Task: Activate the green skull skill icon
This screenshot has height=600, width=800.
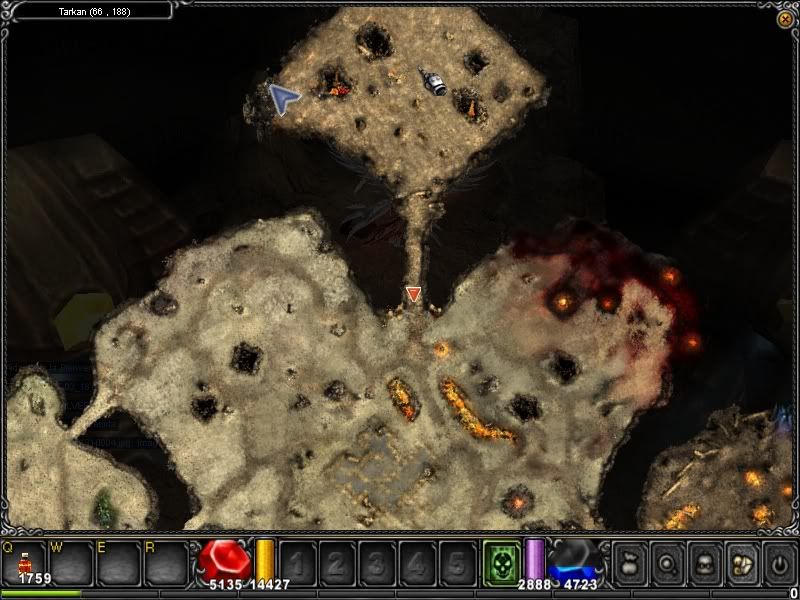Action: tap(501, 562)
